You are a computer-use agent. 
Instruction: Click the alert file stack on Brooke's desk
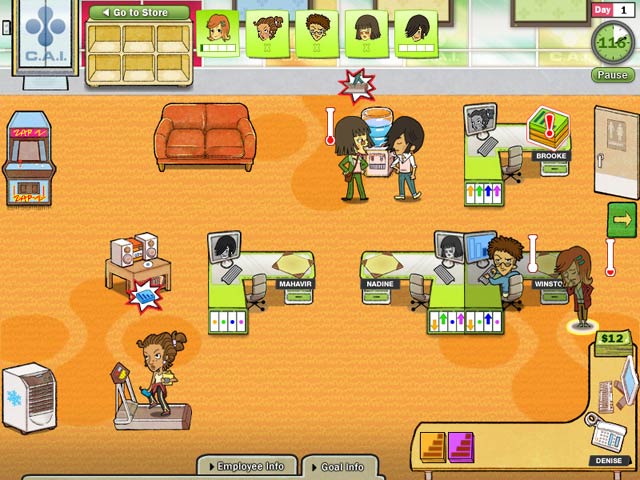tap(547, 126)
